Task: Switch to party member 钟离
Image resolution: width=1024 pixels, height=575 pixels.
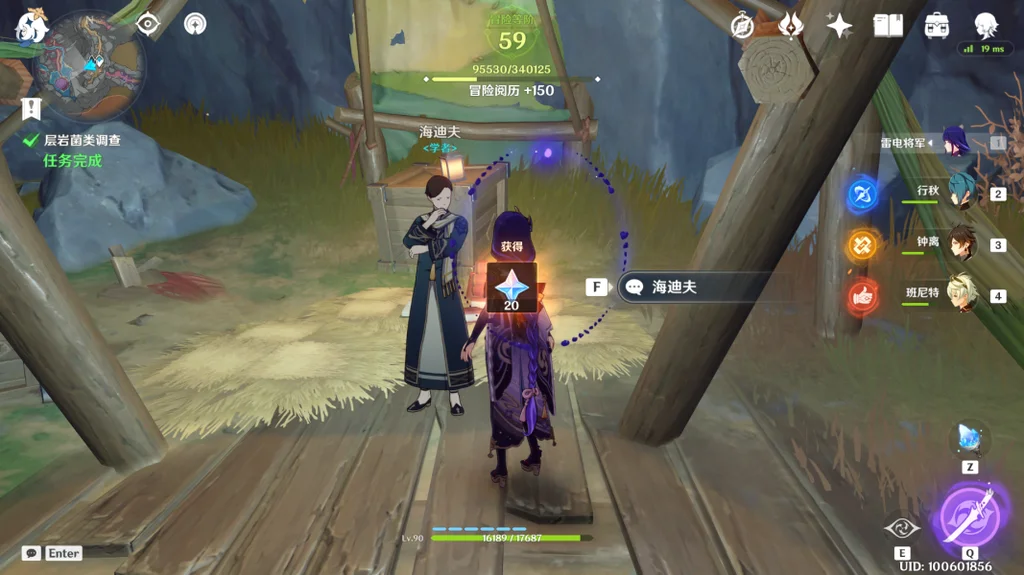Action: [962, 243]
